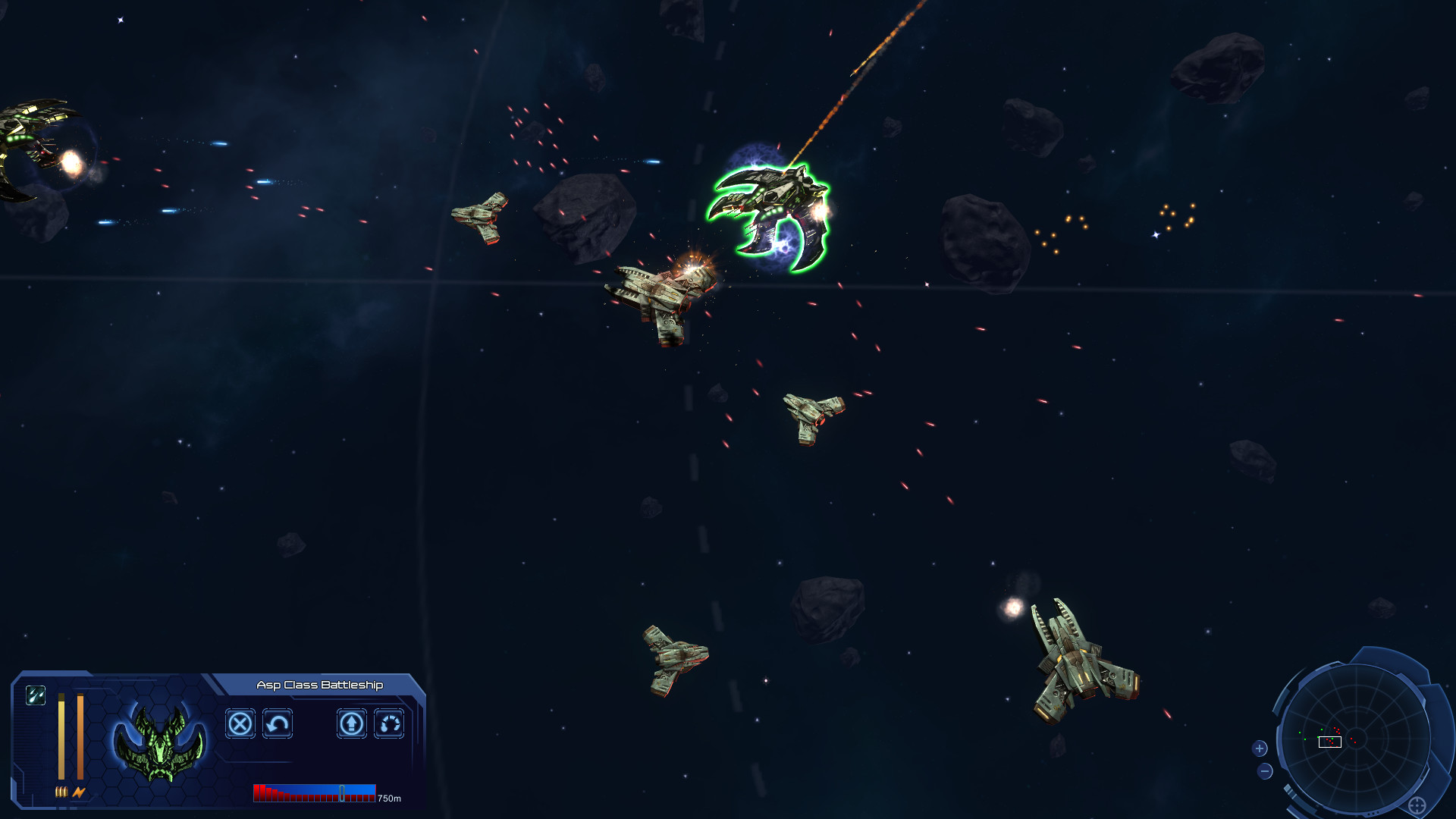Click the white viewport rectangle on the minimap

[x=1330, y=742]
